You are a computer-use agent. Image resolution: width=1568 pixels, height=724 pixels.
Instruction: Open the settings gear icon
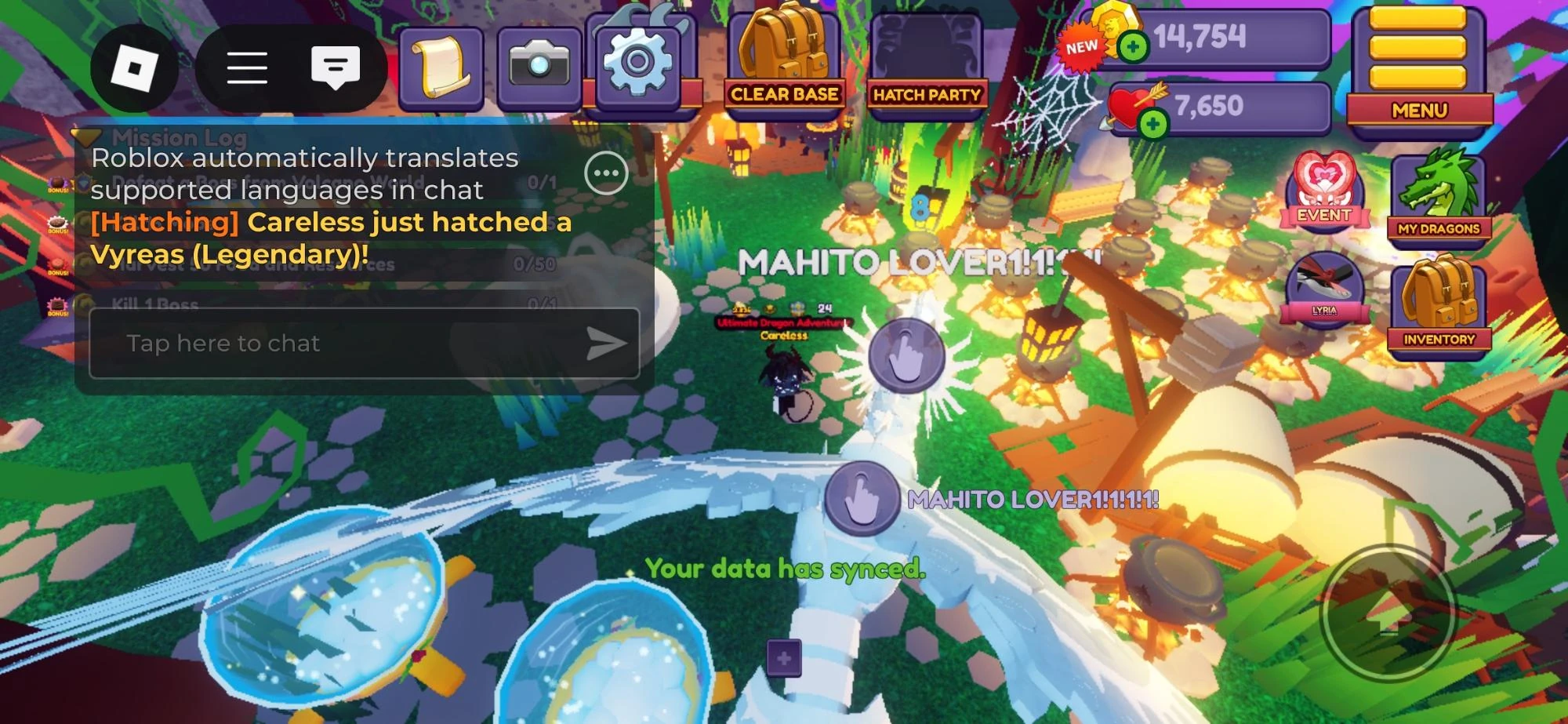coord(640,63)
